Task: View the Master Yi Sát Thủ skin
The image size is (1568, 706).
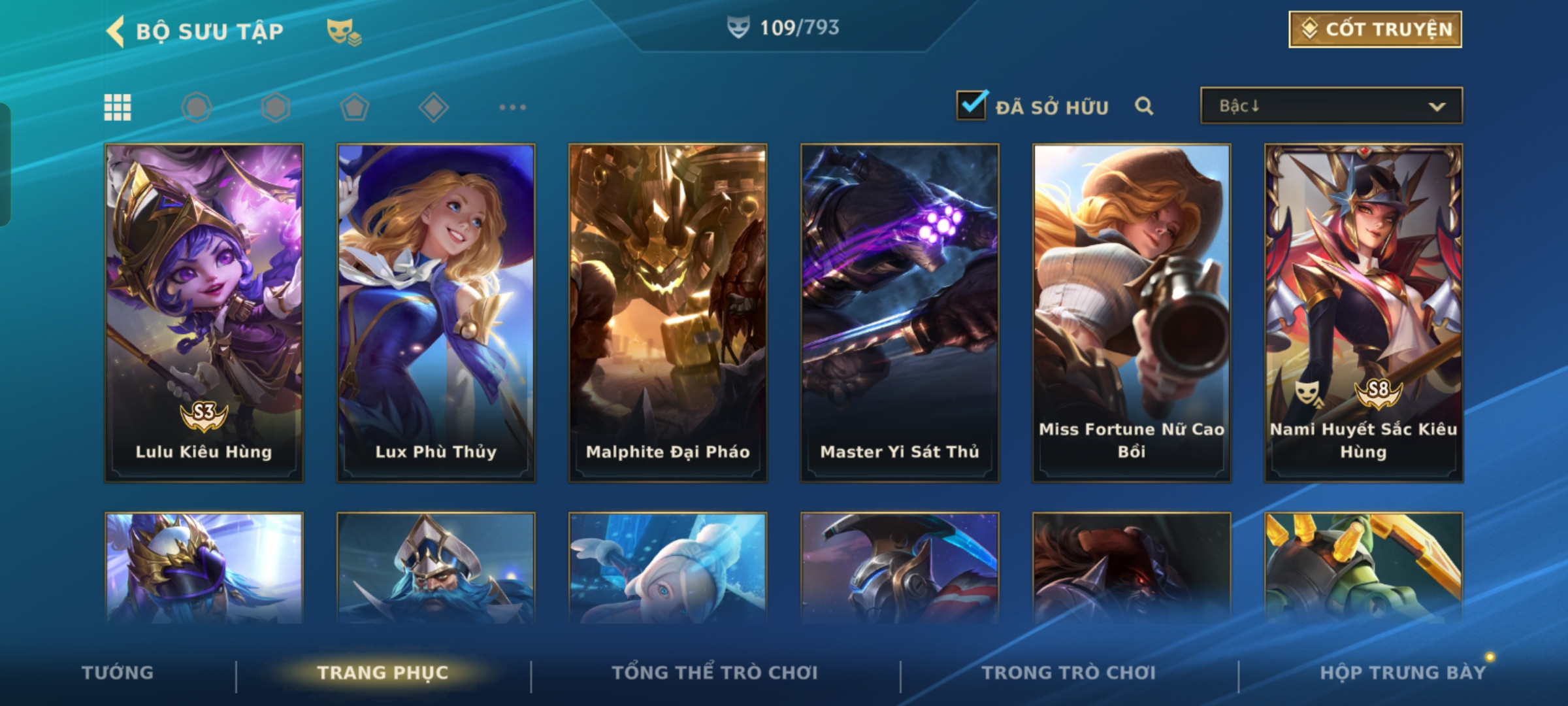Action: click(x=900, y=312)
